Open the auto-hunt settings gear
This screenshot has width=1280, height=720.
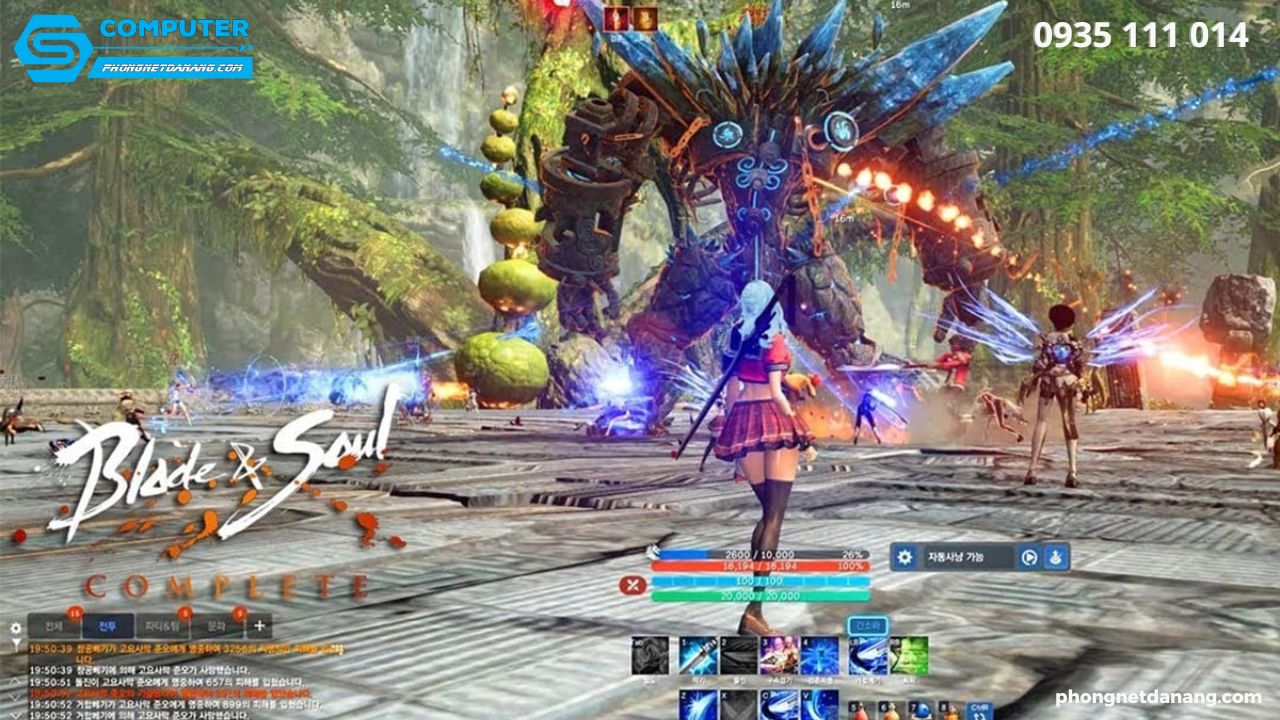tap(905, 557)
